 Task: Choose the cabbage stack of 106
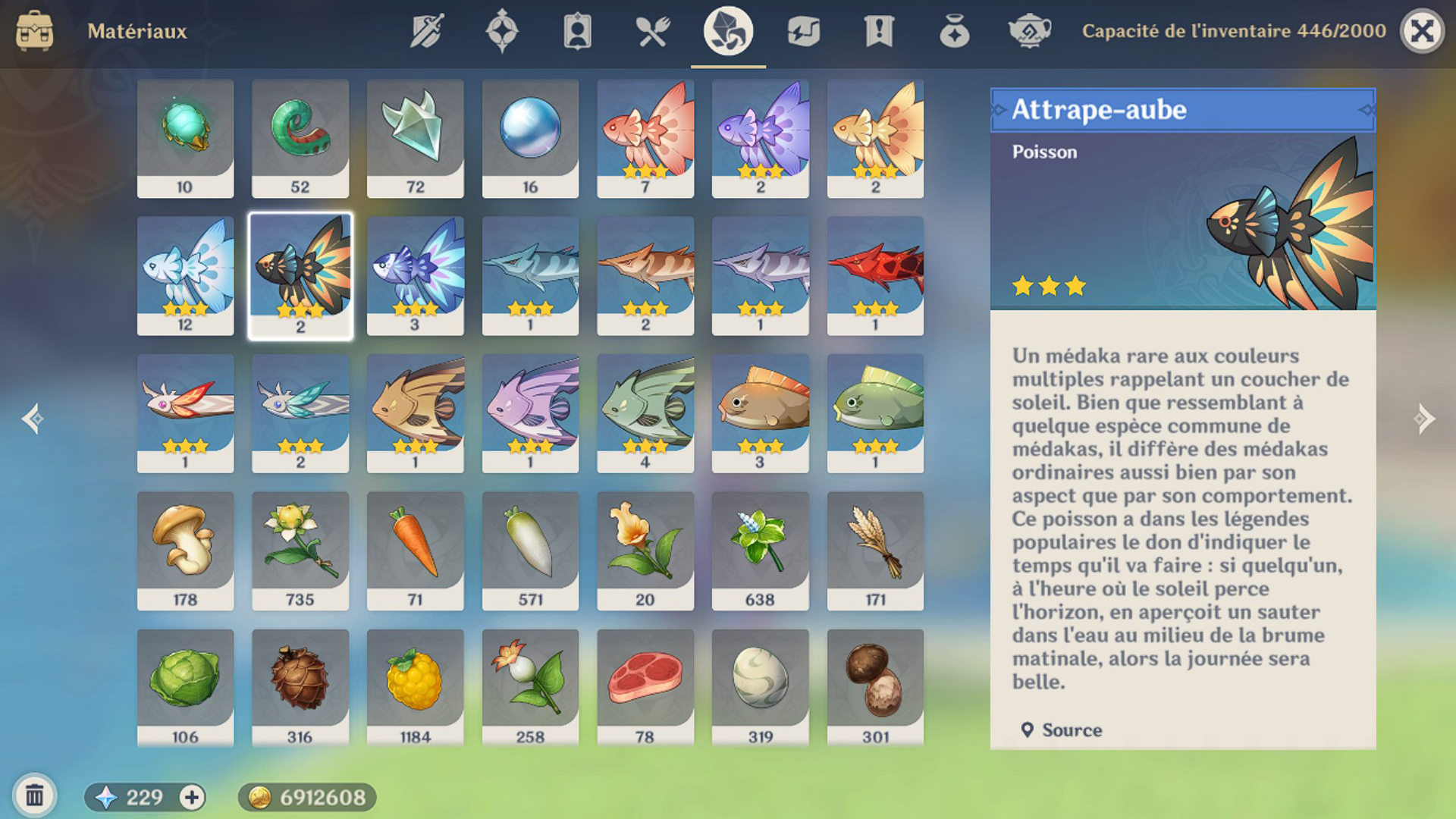(185, 687)
